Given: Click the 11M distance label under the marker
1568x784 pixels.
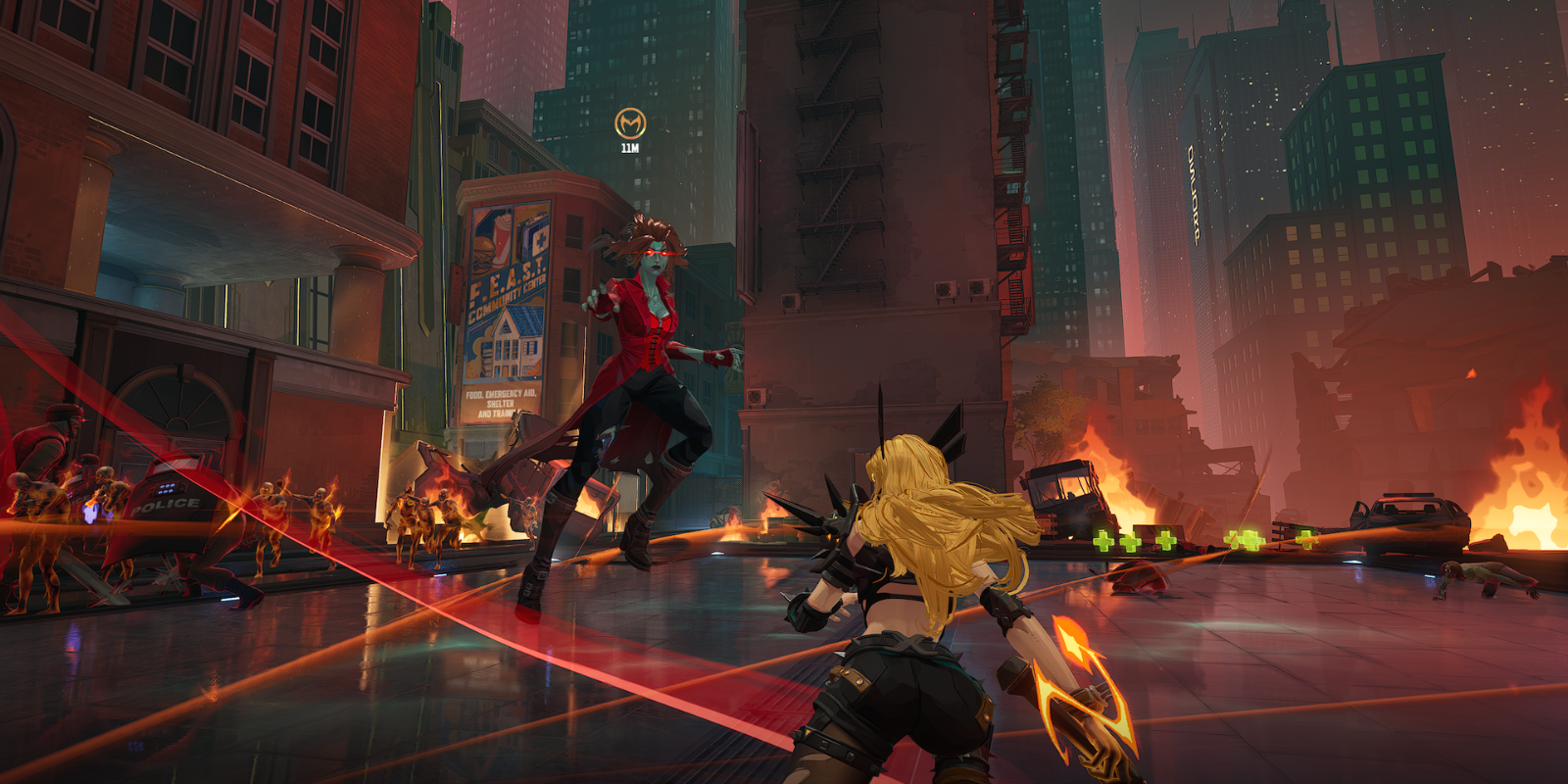Looking at the screenshot, I should pyautogui.click(x=631, y=150).
